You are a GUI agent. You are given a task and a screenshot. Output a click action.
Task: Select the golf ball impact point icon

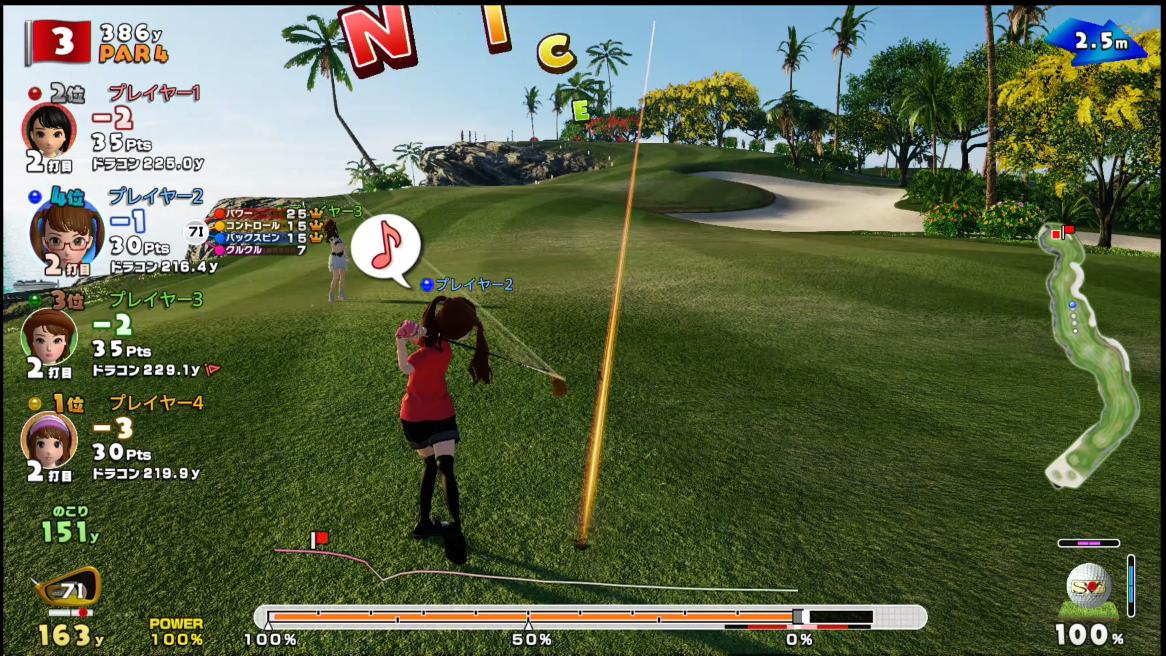1088,584
